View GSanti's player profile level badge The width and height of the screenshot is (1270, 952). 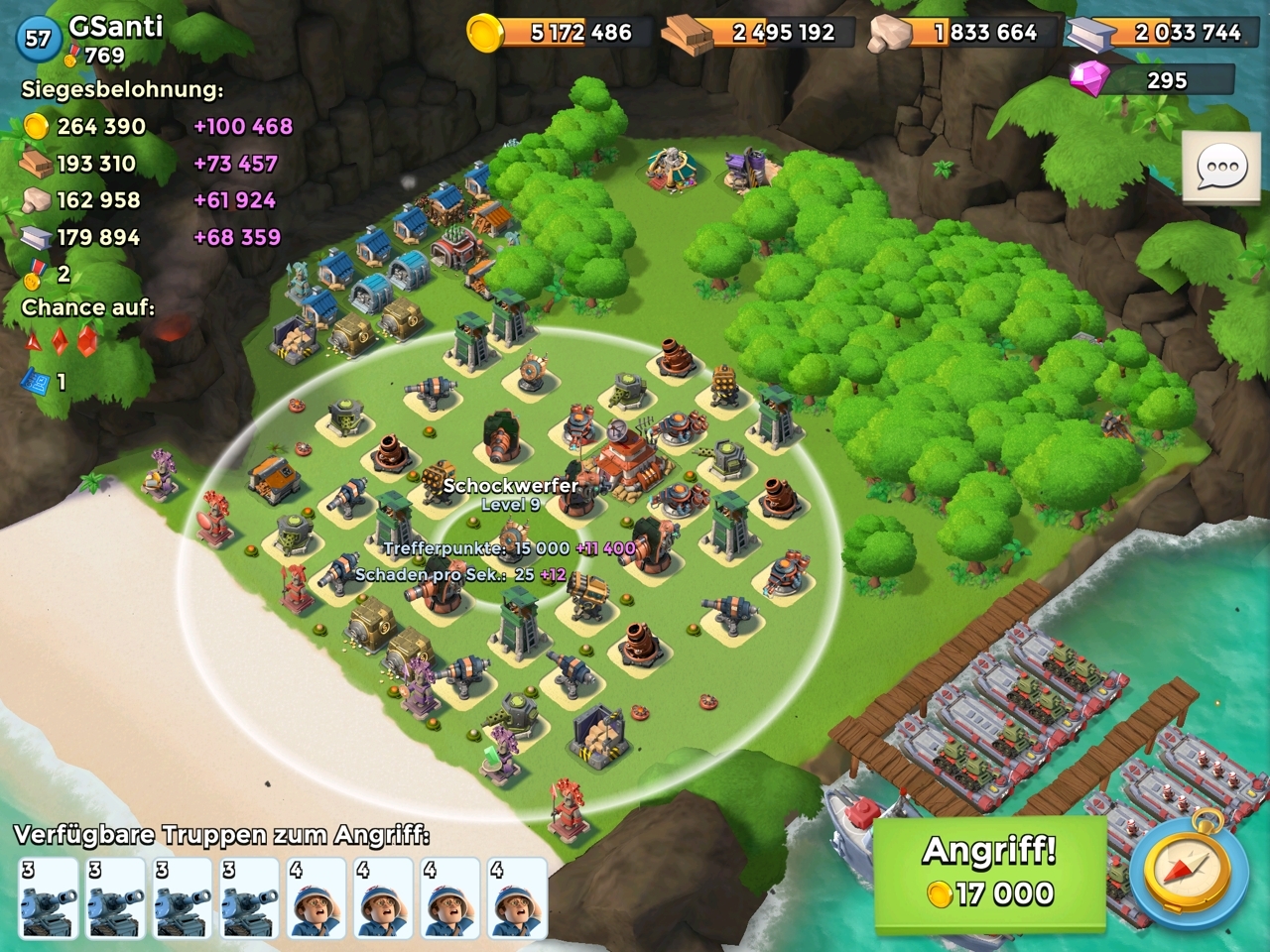[x=38, y=39]
